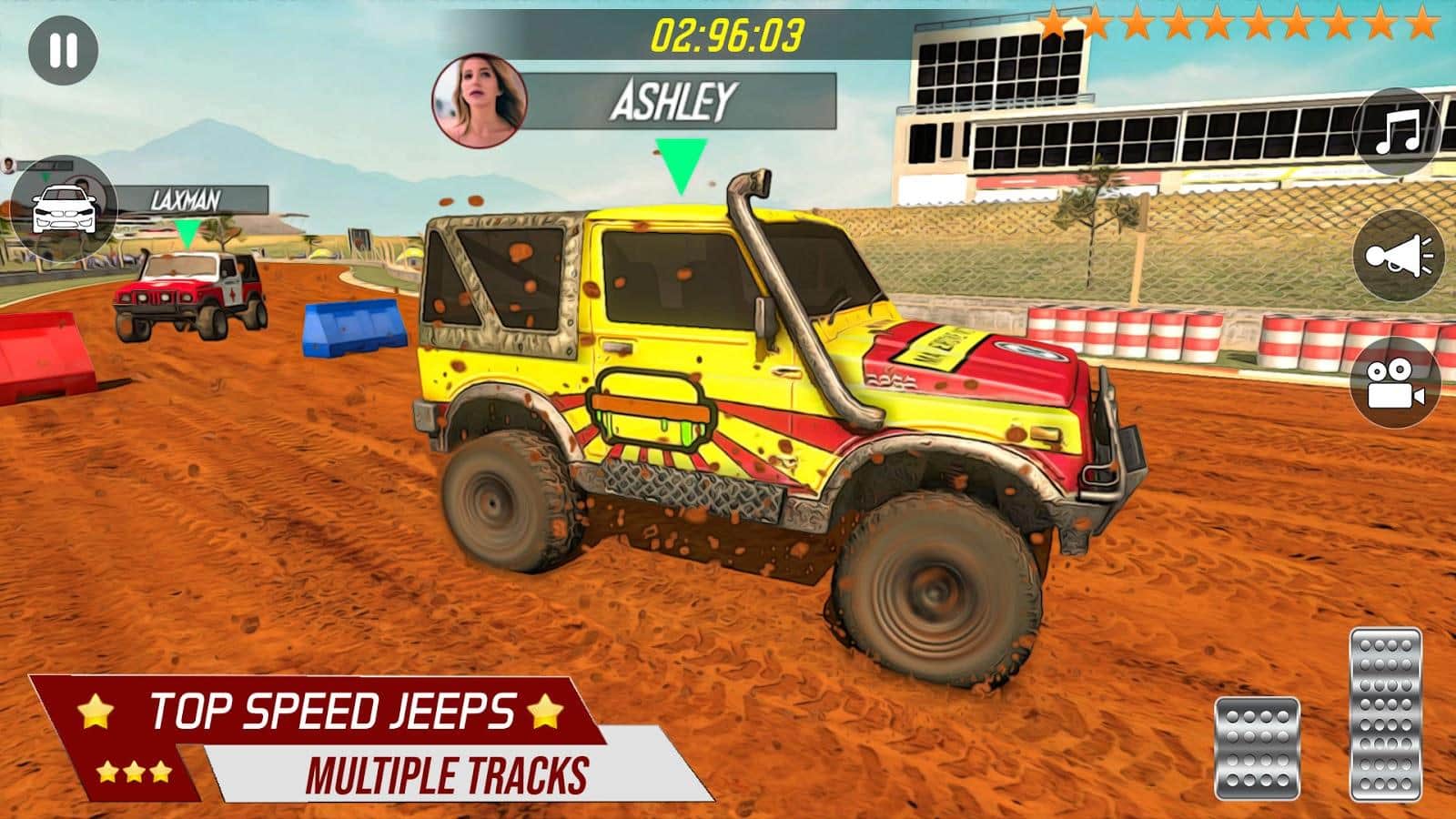
Task: Pause the race
Action: (x=63, y=51)
